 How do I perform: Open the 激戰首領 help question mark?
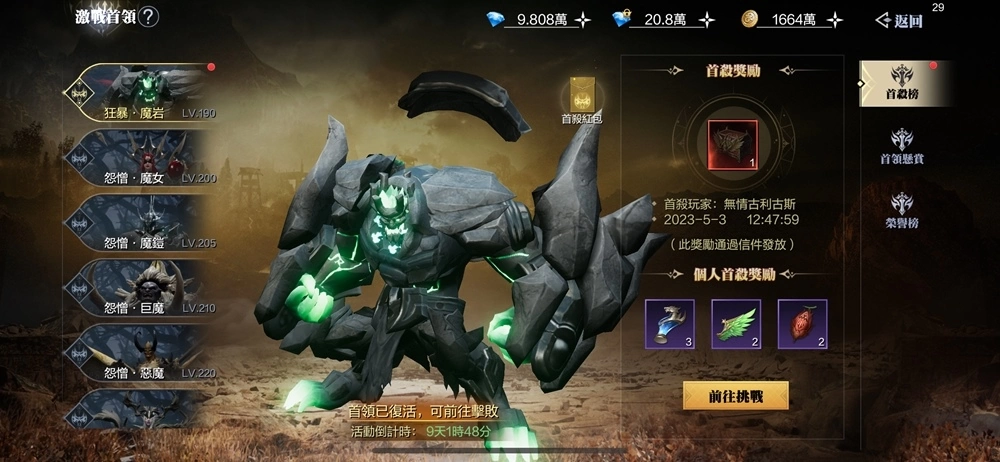148,17
